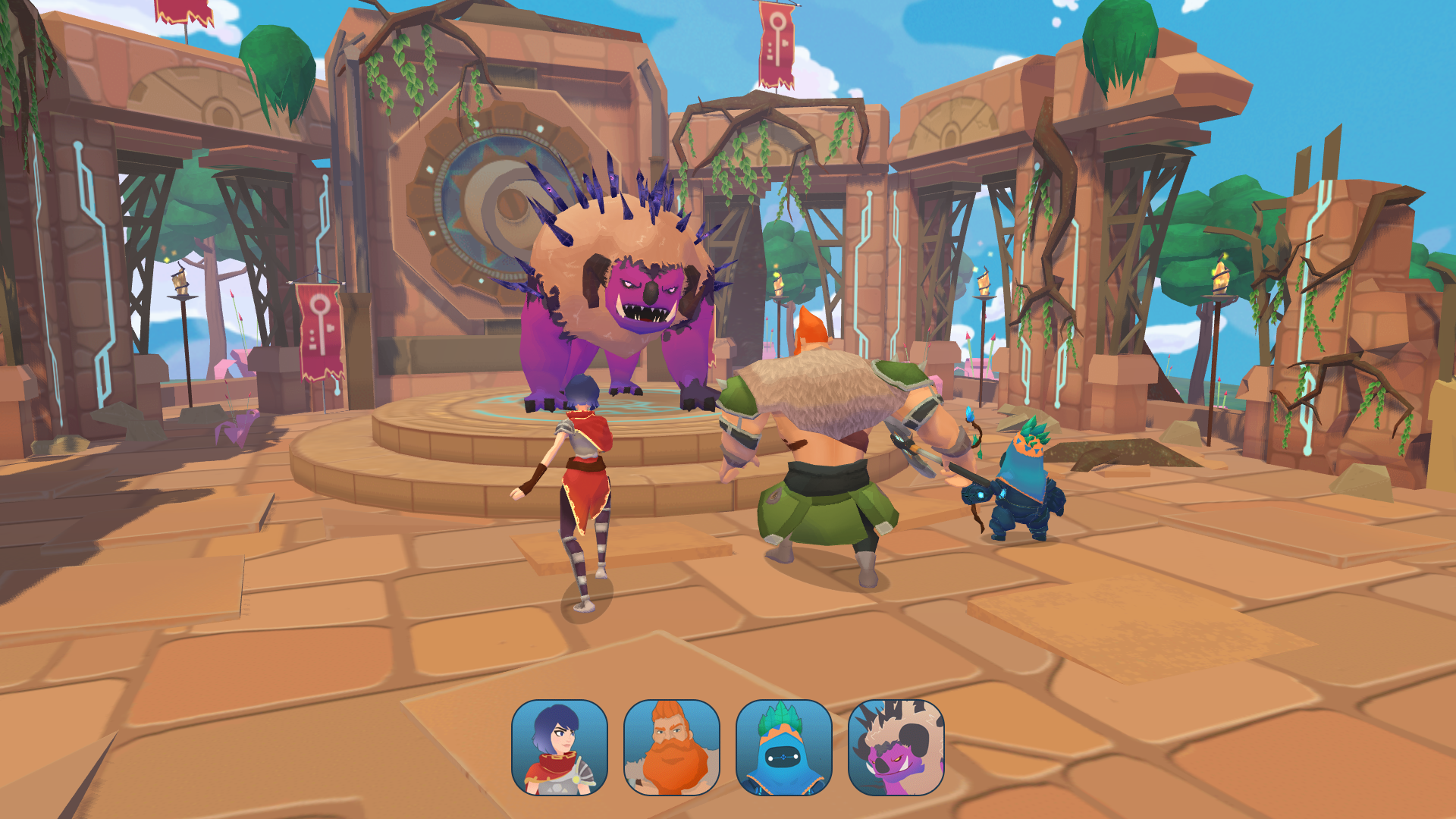1456x819 pixels.
Task: Select the purple horned beast portrait
Action: tap(896, 748)
